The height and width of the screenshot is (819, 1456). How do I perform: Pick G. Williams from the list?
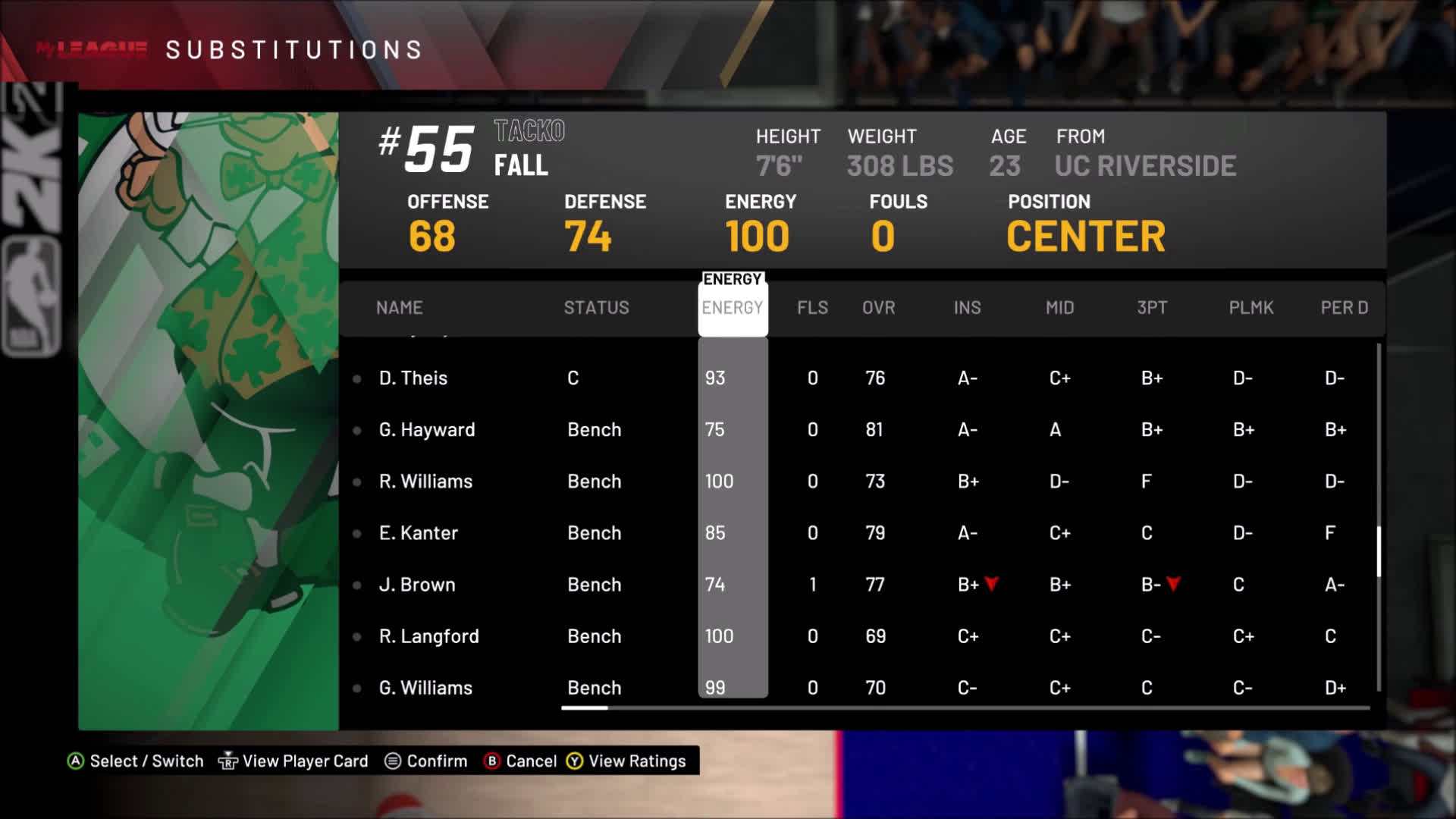point(425,688)
